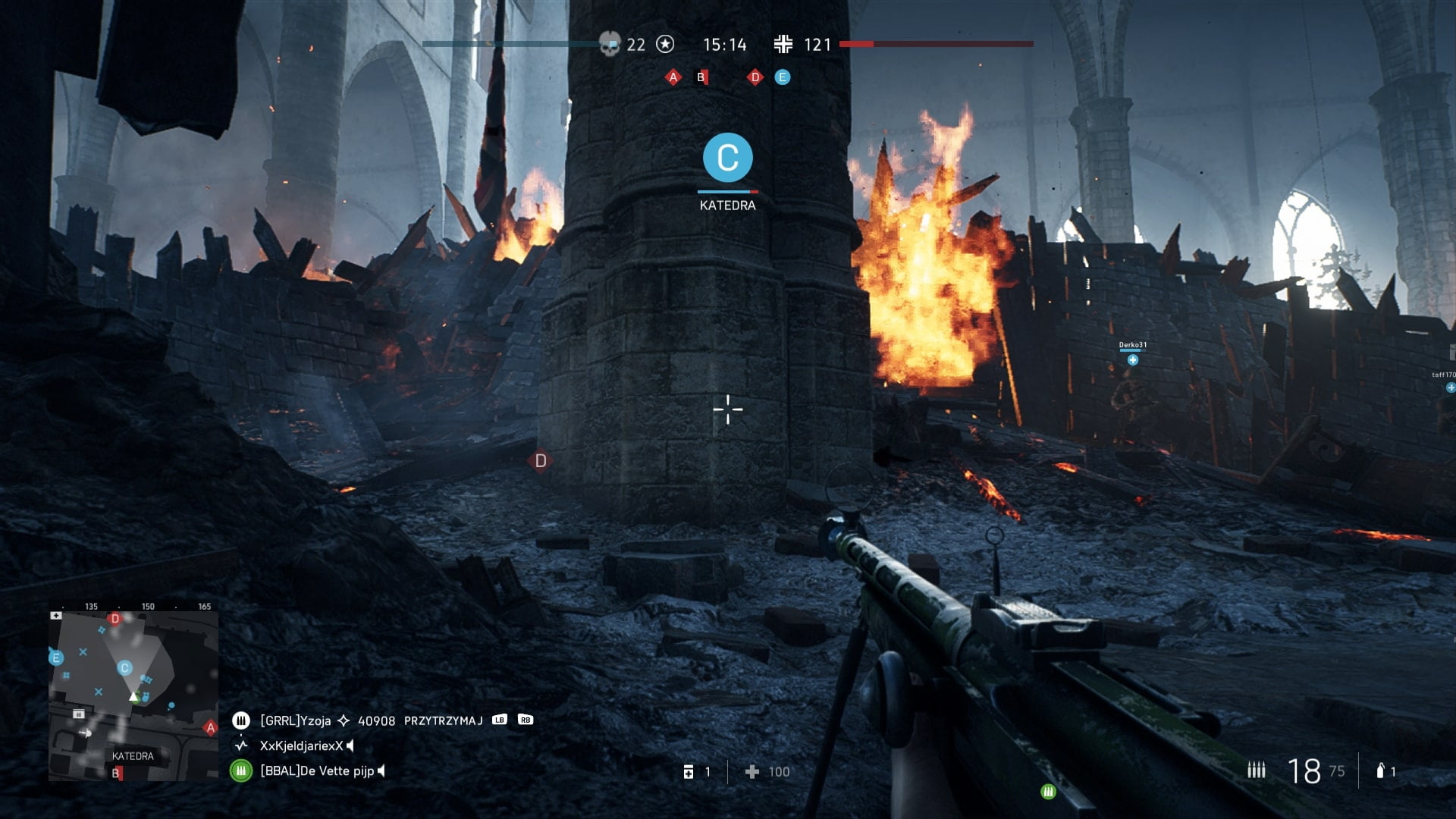Open the minimap
The image size is (1456, 819).
click(x=133, y=695)
